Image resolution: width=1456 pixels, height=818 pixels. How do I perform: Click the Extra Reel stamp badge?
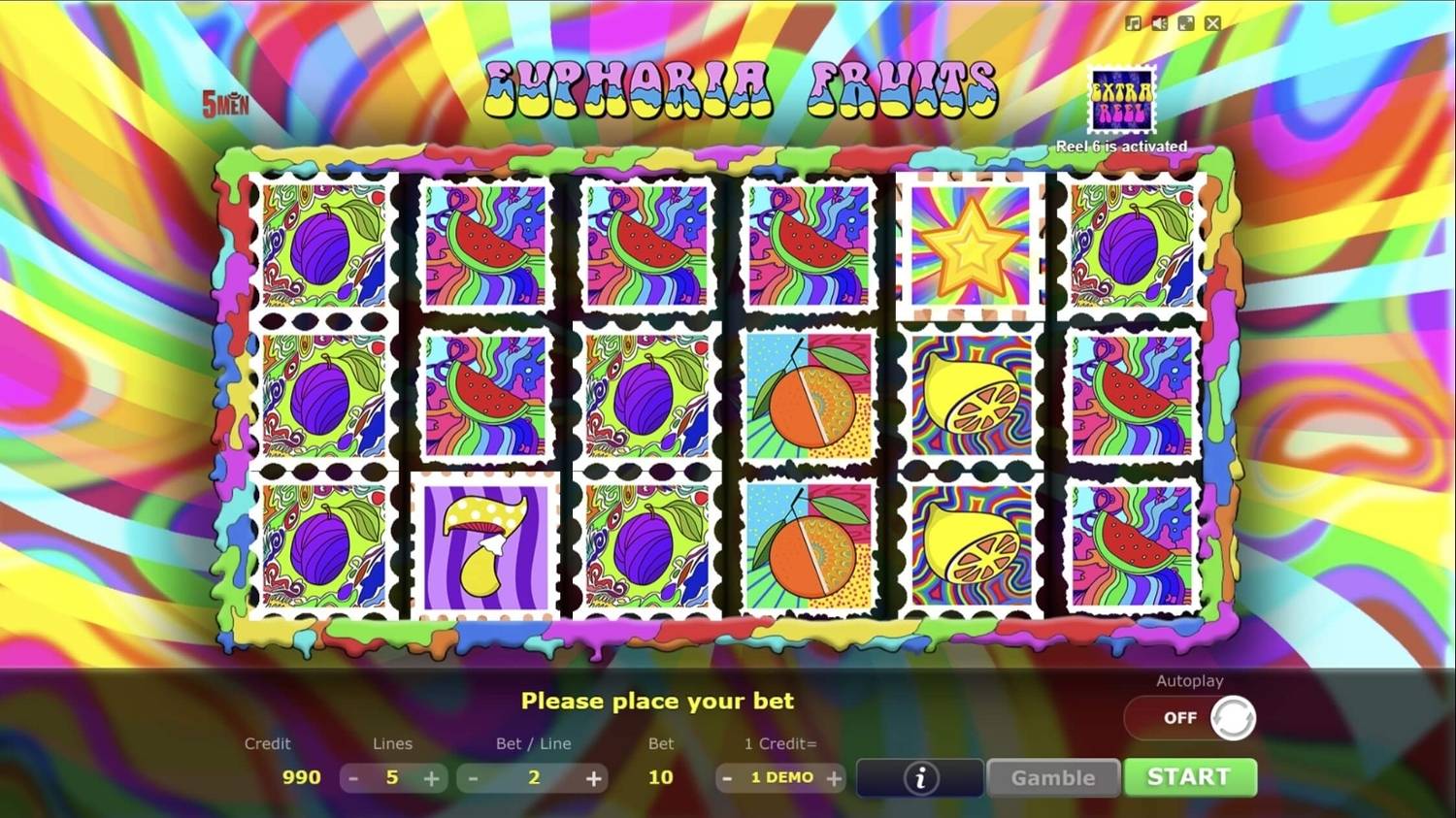pos(1120,97)
